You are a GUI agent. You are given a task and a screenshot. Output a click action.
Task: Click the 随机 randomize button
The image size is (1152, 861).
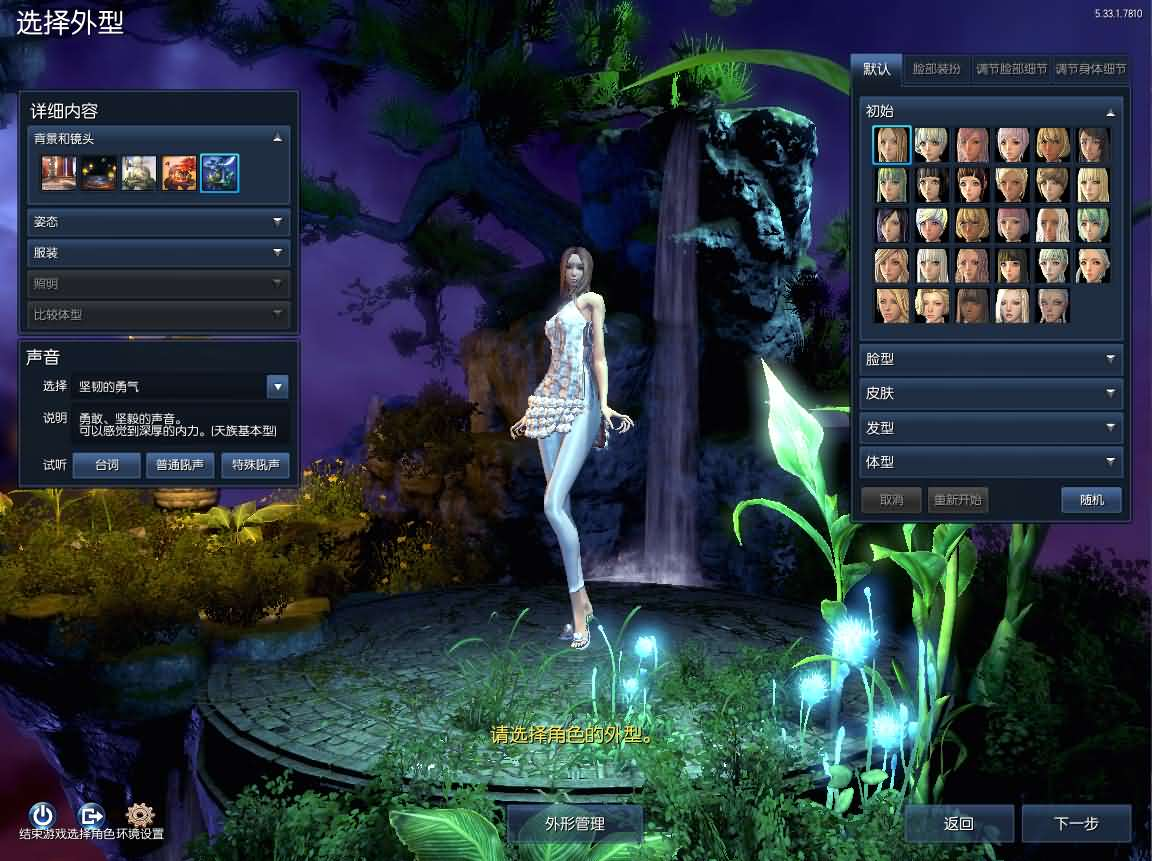(1091, 499)
